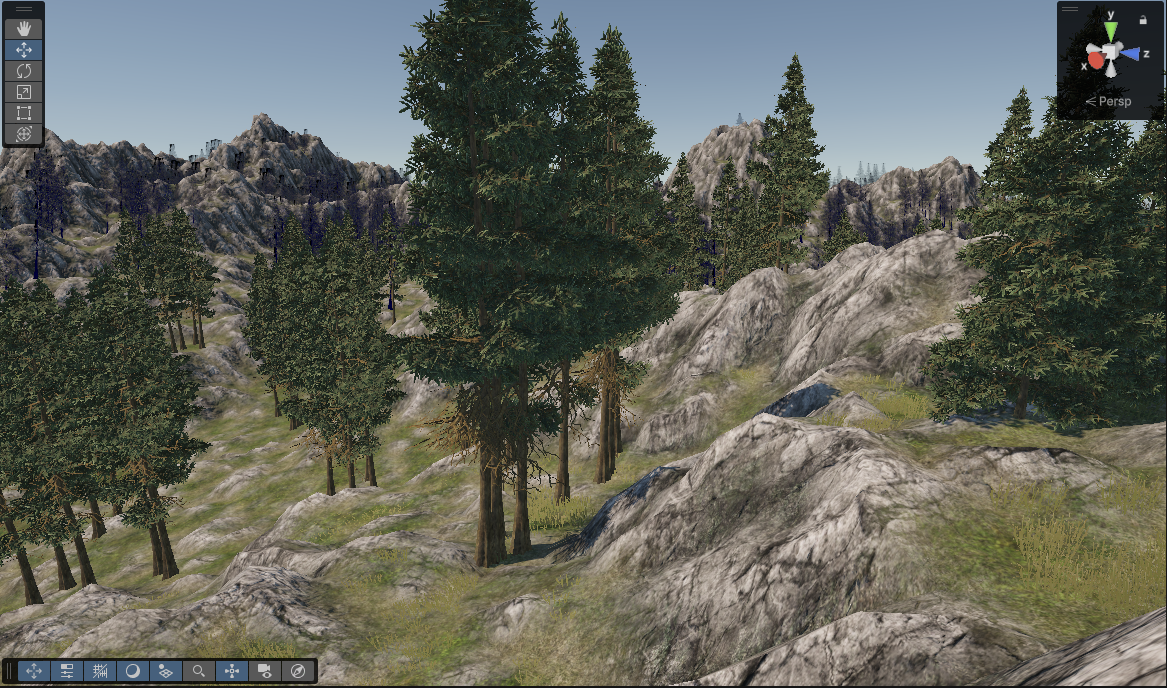
Task: Select the hand view tool
Action: 24,29
